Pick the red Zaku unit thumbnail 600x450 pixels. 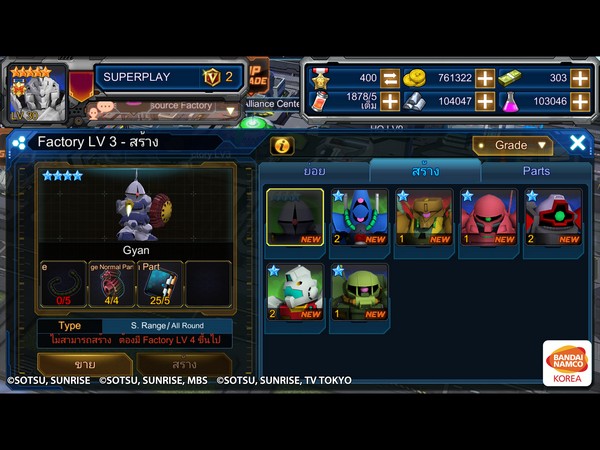tap(488, 218)
